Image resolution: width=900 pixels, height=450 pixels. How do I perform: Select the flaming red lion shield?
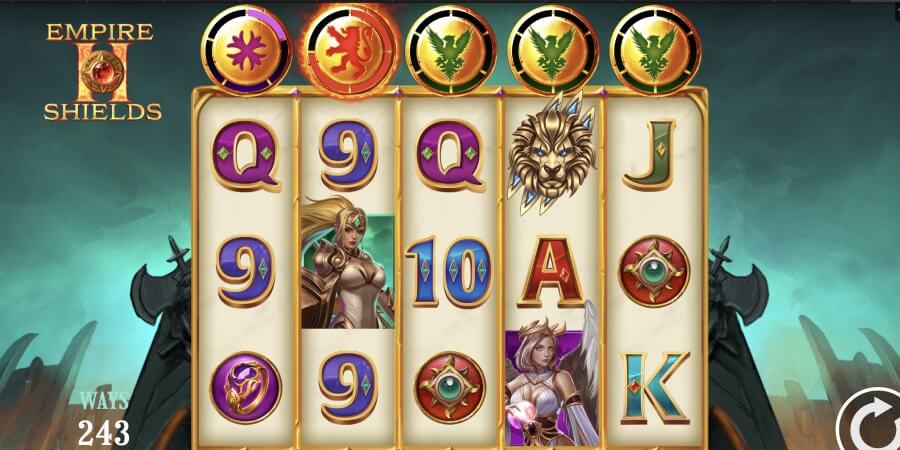(x=351, y=47)
